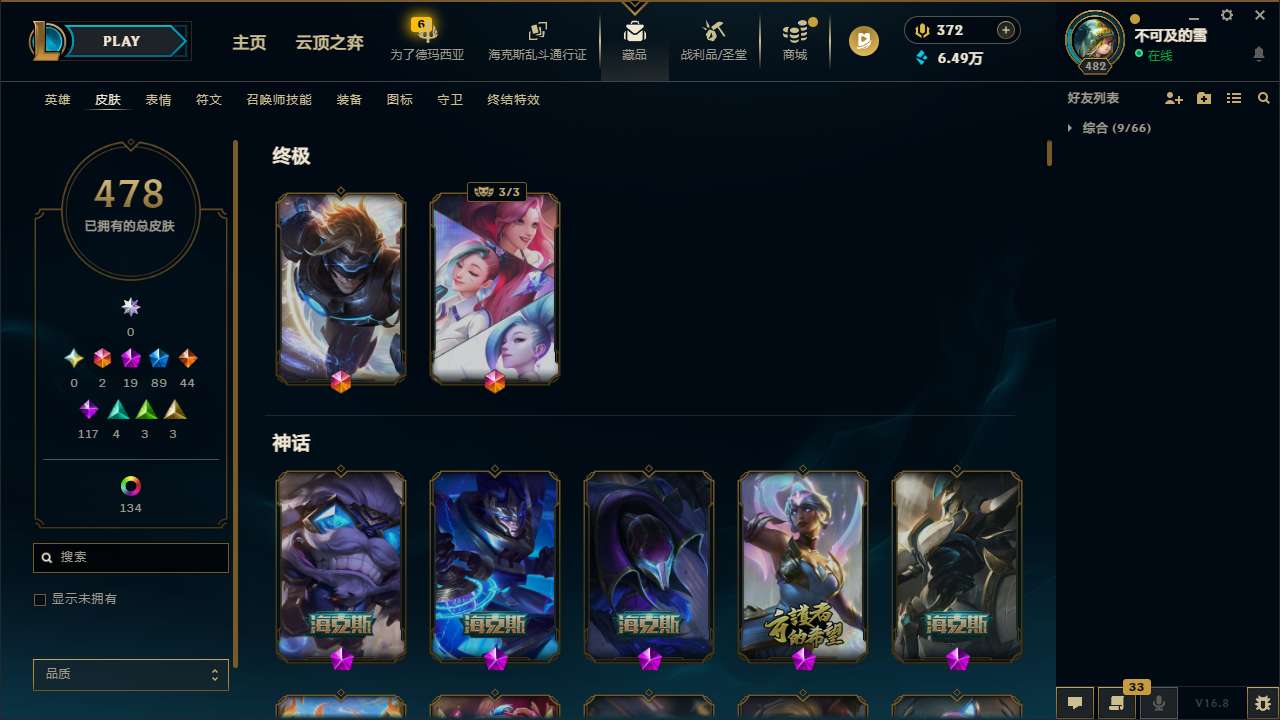Click the PLAY button

pyautogui.click(x=121, y=41)
